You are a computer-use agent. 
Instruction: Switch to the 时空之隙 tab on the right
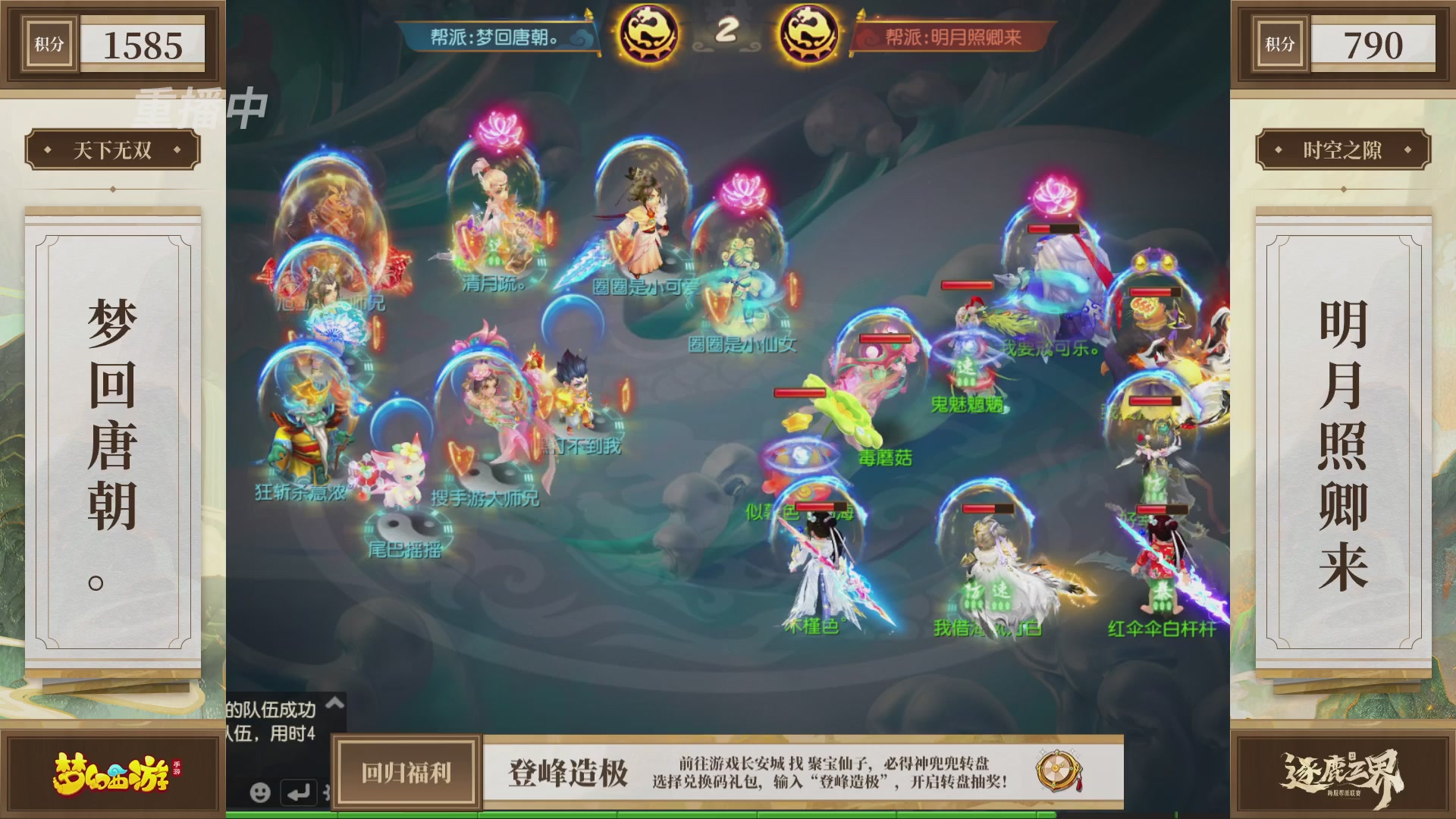[1344, 150]
